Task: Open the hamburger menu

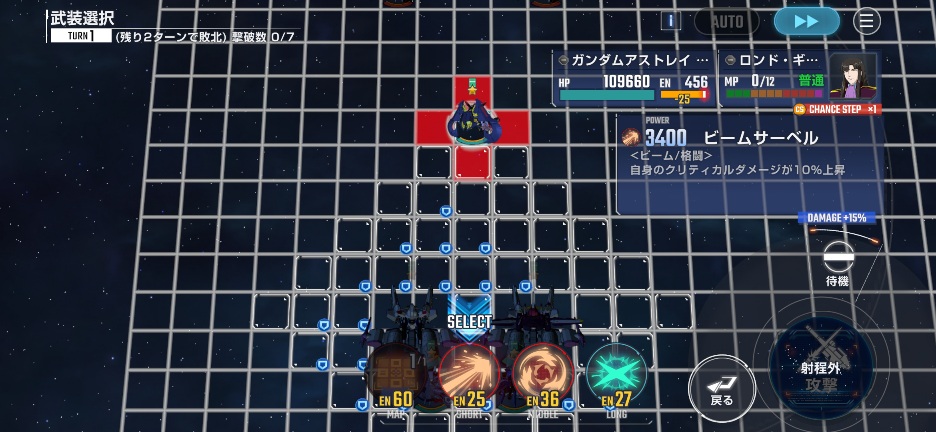Action: [867, 21]
